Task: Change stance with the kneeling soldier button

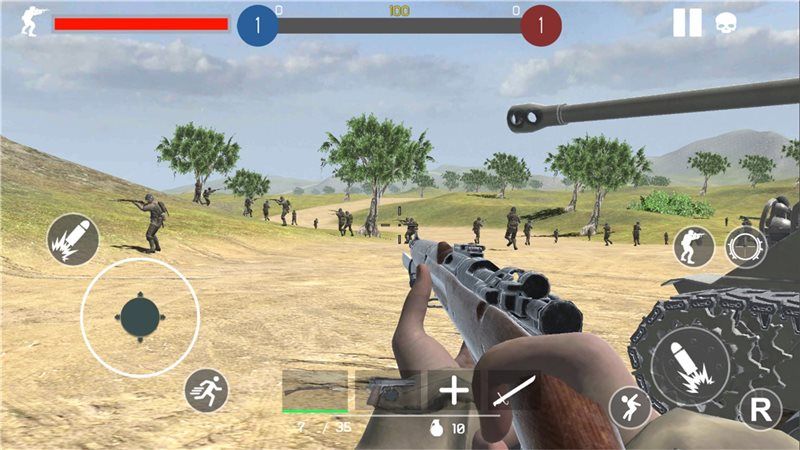Action: (x=693, y=246)
